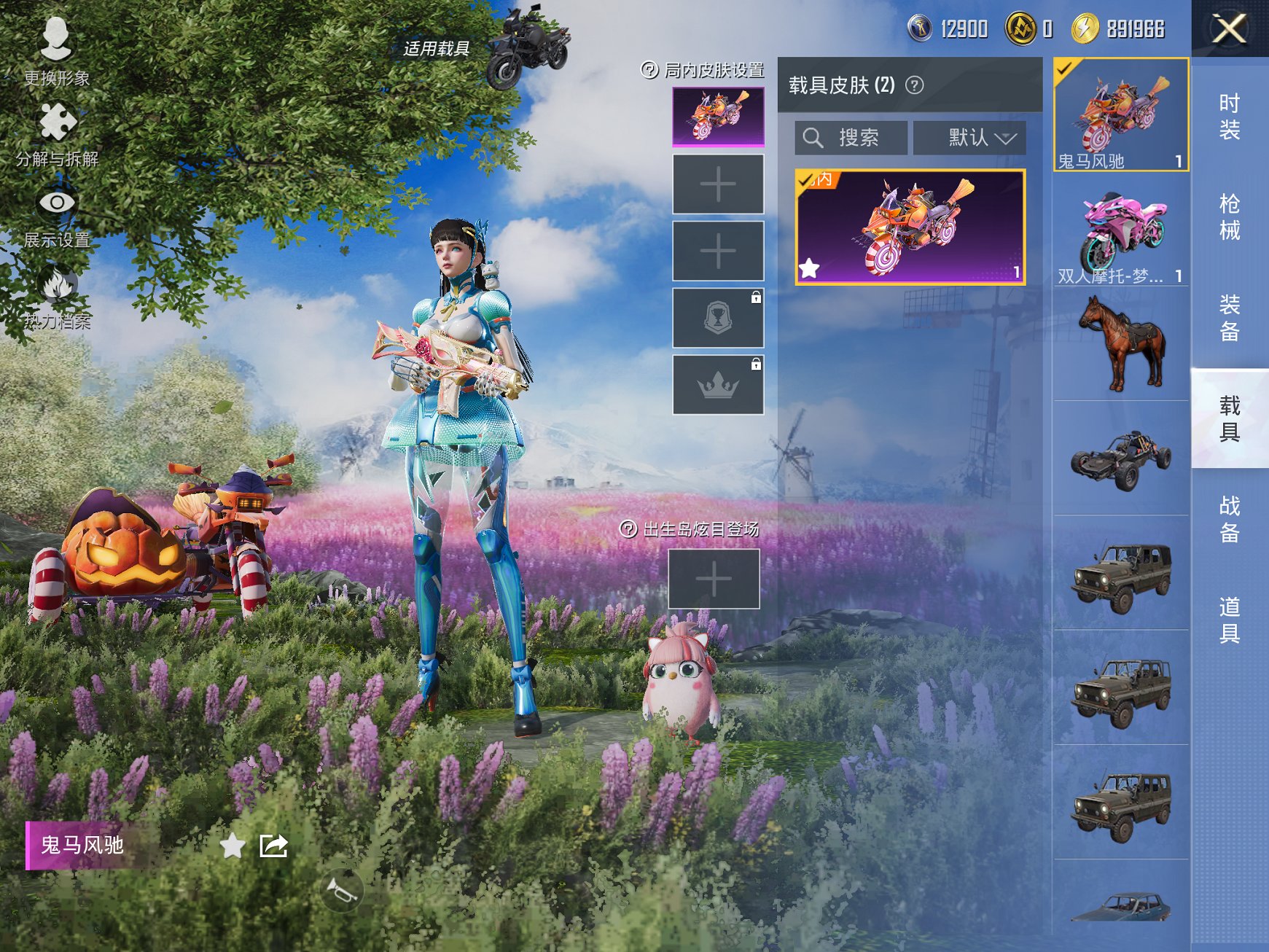Open 展示设置 display settings
Screen dimensions: 1269x952
tap(57, 216)
